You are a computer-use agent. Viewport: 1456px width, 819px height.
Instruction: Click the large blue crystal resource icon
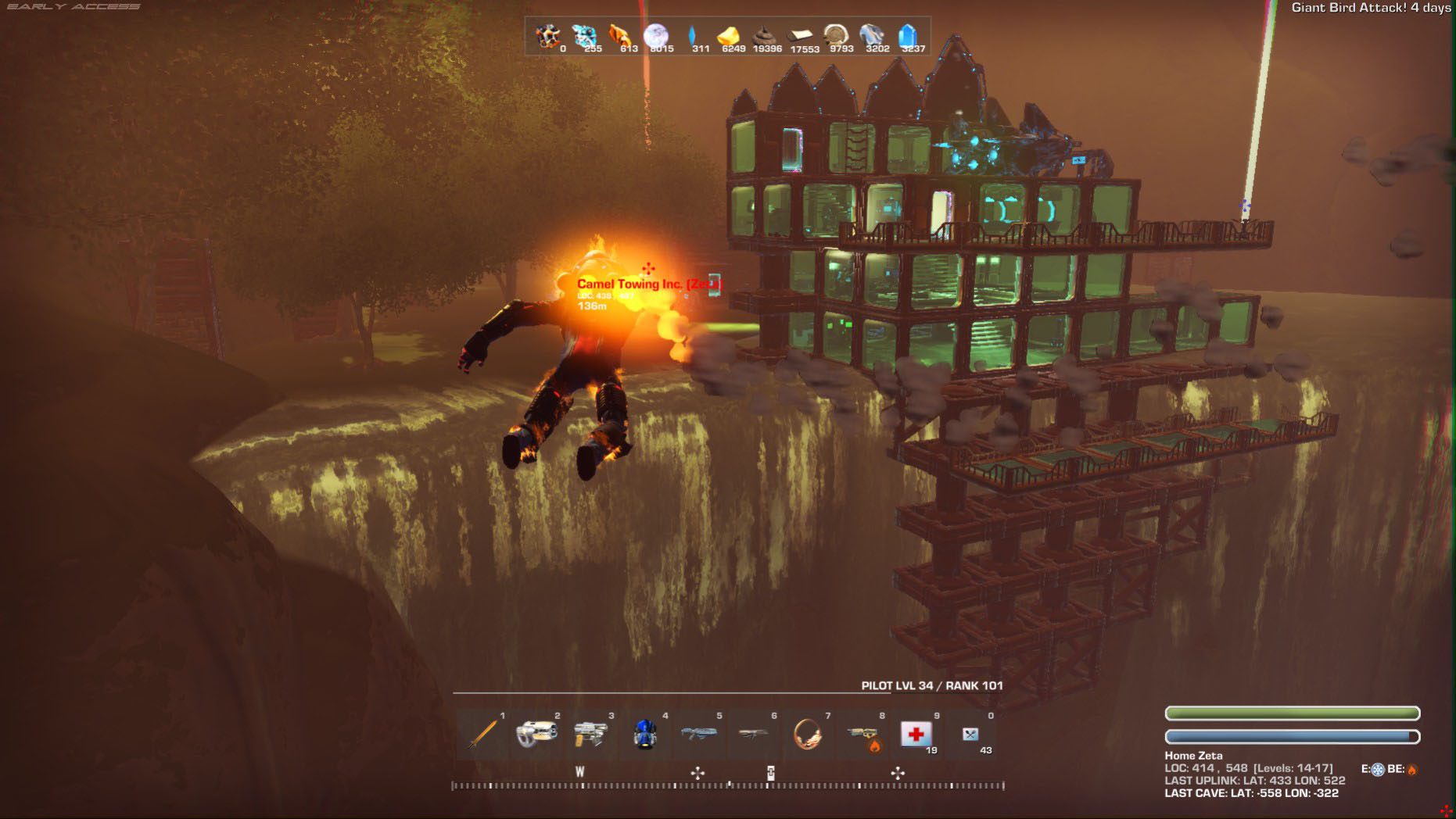[x=906, y=35]
